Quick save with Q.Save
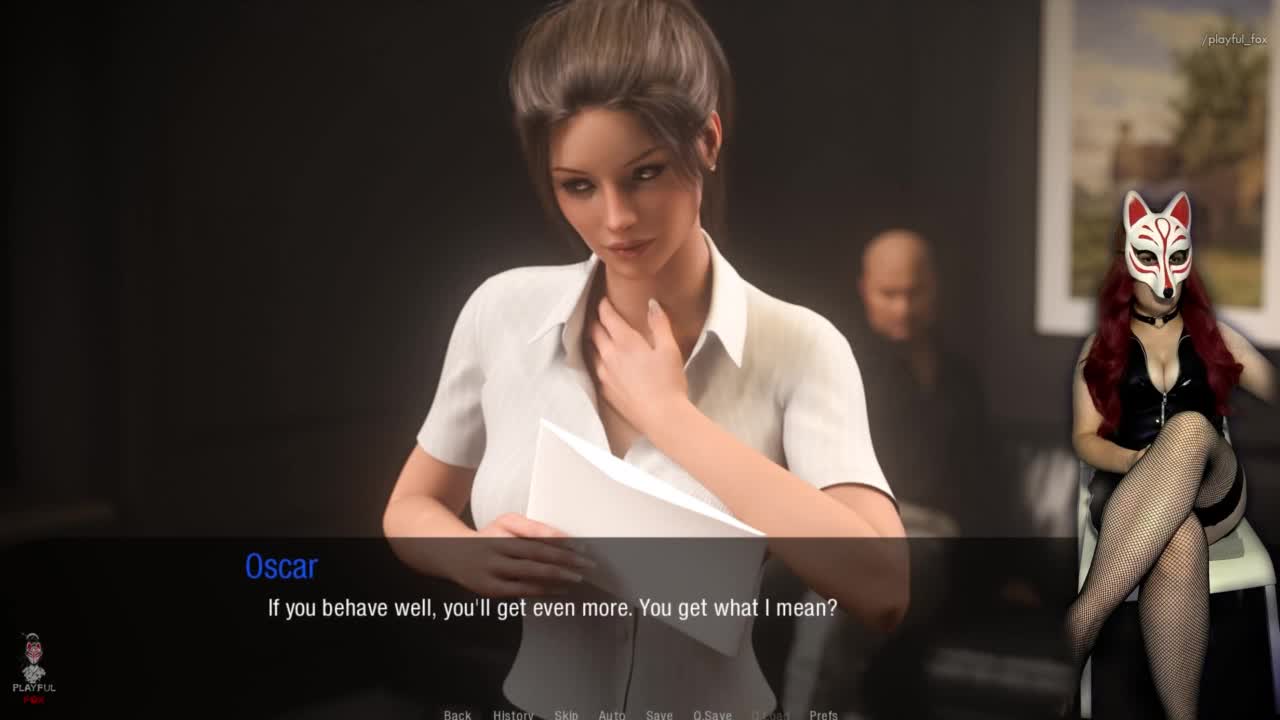Image resolution: width=1280 pixels, height=720 pixels. click(x=712, y=715)
